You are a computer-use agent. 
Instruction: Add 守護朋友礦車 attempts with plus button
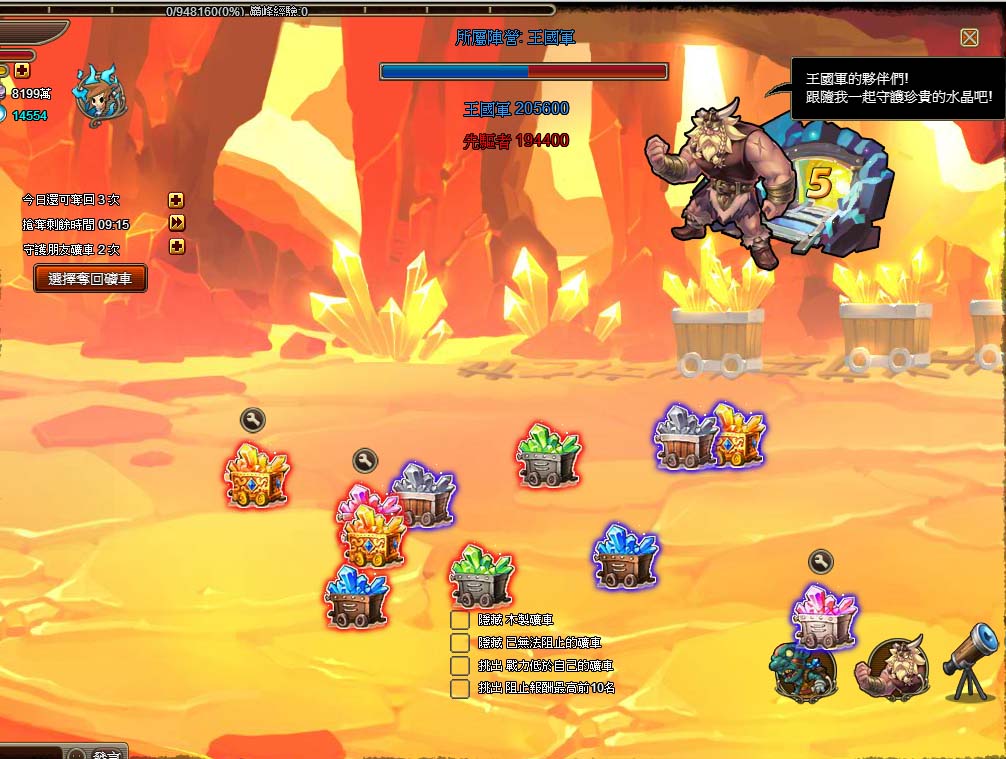pyautogui.click(x=177, y=247)
